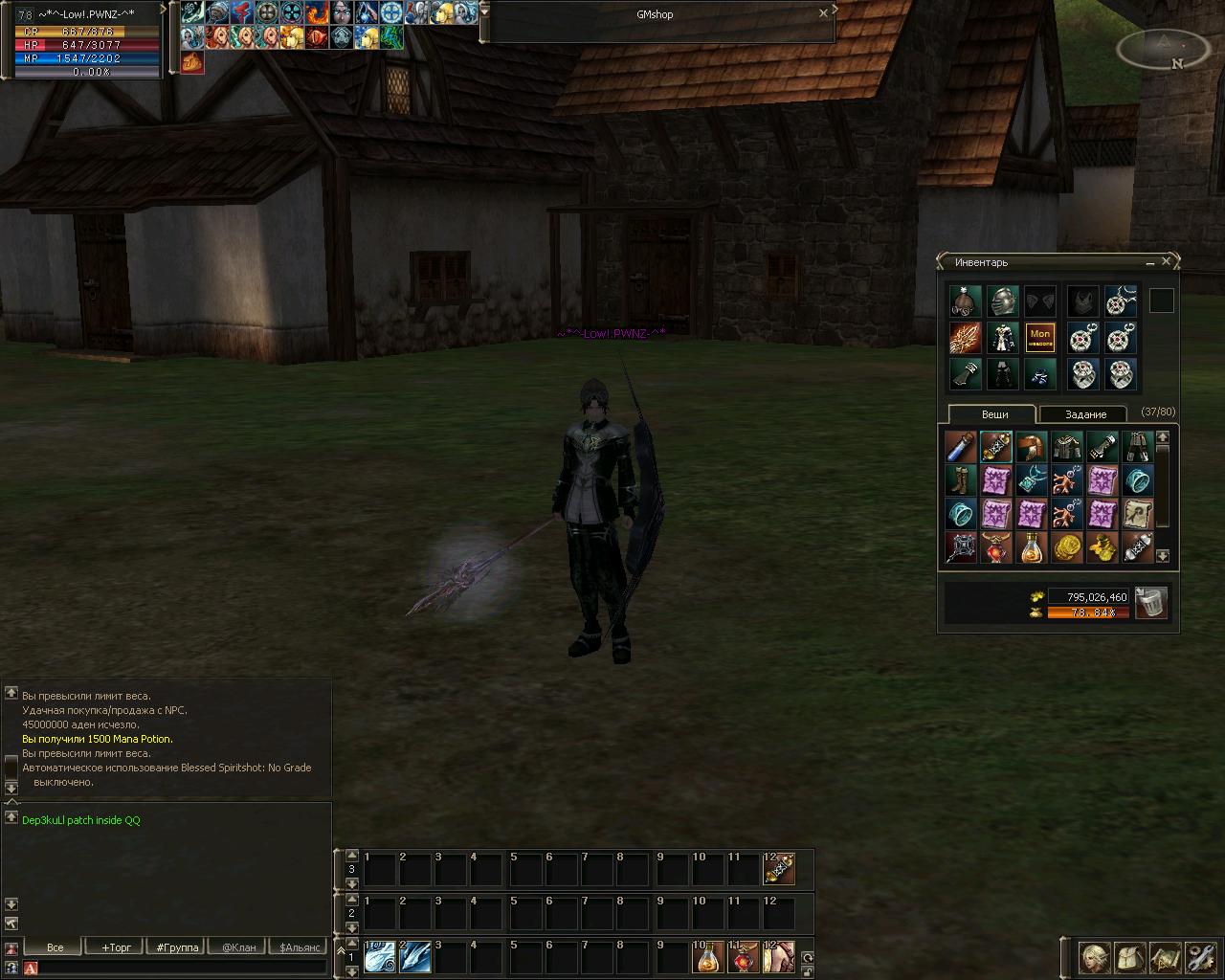The image size is (1225, 980).
Task: Click the trash can delete button
Action: [x=1150, y=603]
